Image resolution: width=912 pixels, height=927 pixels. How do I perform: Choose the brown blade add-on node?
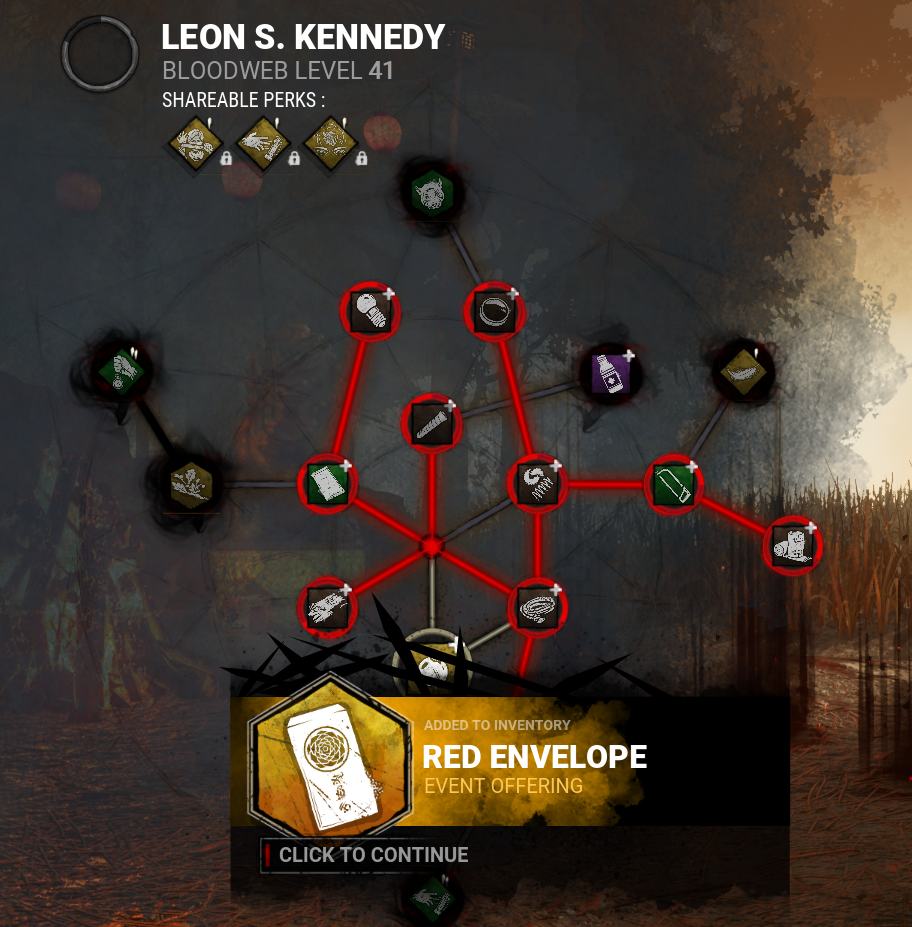point(432,423)
